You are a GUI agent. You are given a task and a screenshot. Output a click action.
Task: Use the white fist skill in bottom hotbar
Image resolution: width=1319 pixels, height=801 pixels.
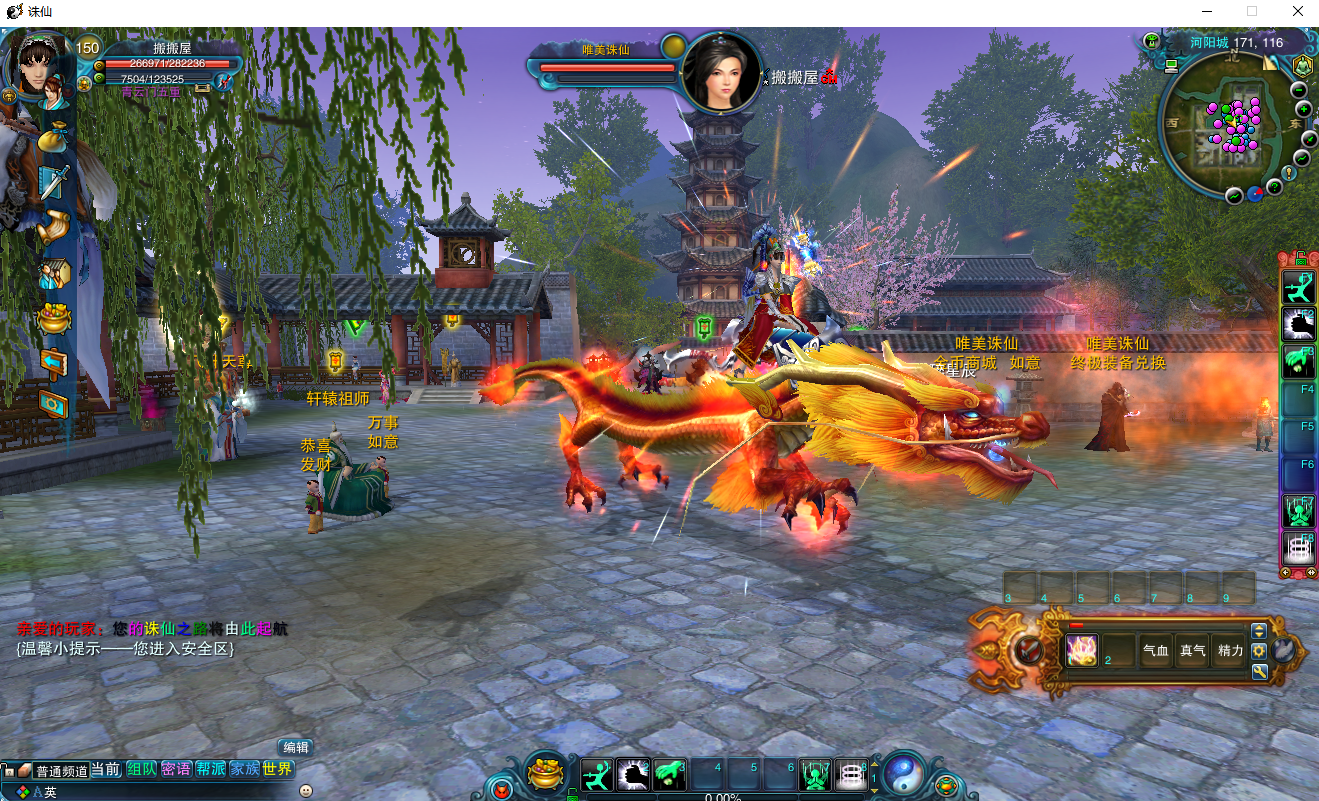tap(633, 775)
